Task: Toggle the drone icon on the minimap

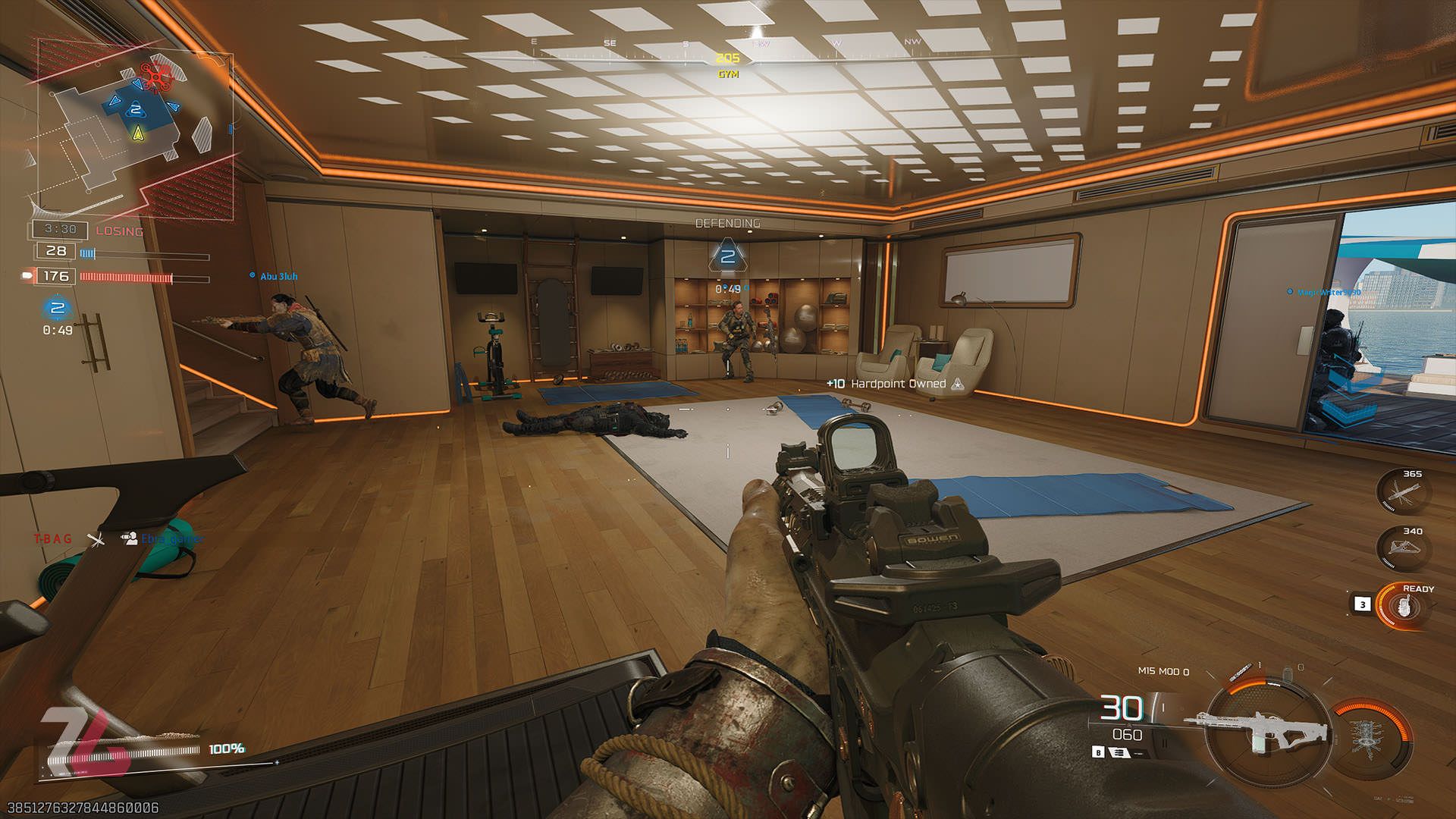Action: pyautogui.click(x=157, y=76)
